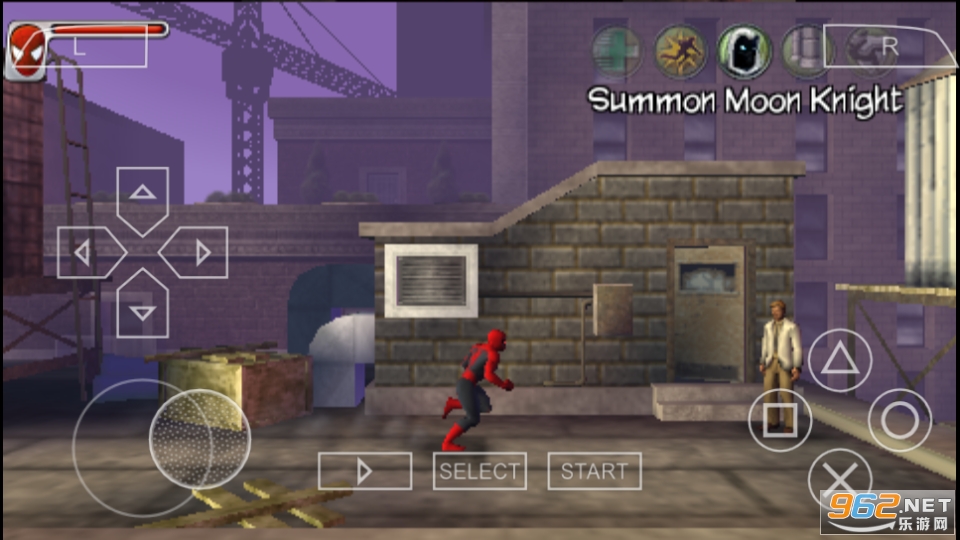Toggle the fast-forward arrow button
The width and height of the screenshot is (960, 540).
(x=365, y=471)
